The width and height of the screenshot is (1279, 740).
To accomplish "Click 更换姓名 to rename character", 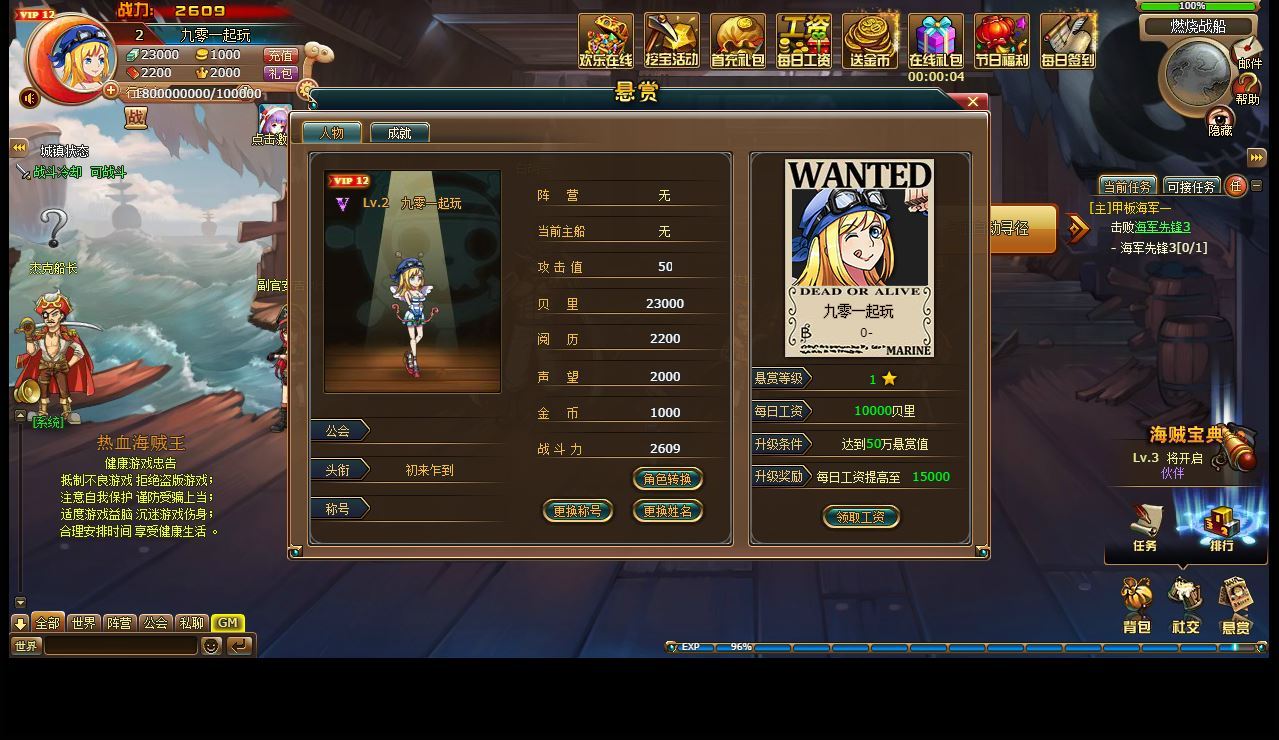I will click(x=667, y=511).
